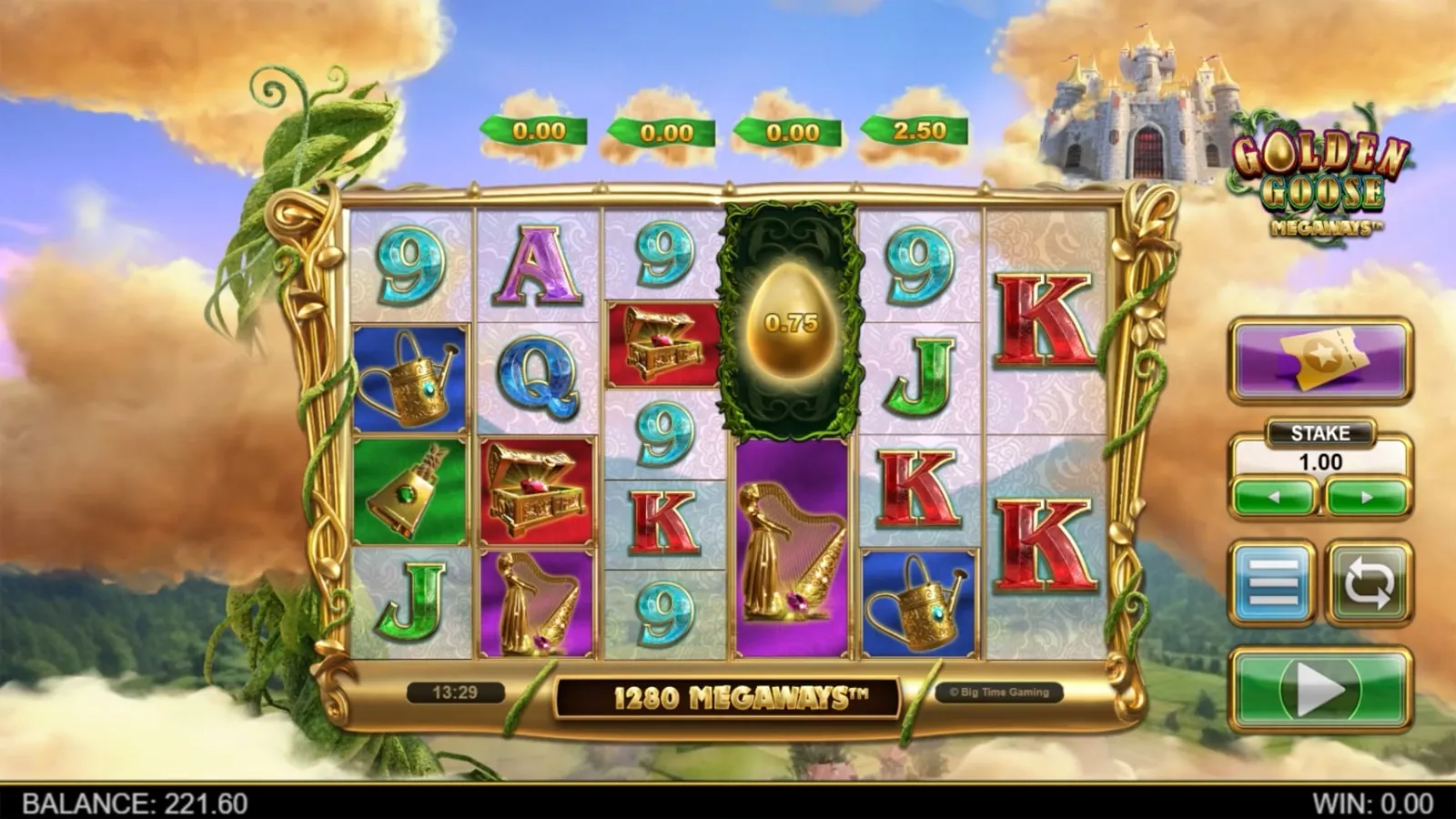1456x819 pixels.
Task: Increase the stake with the right arrow
Action: pyautogui.click(x=1367, y=498)
